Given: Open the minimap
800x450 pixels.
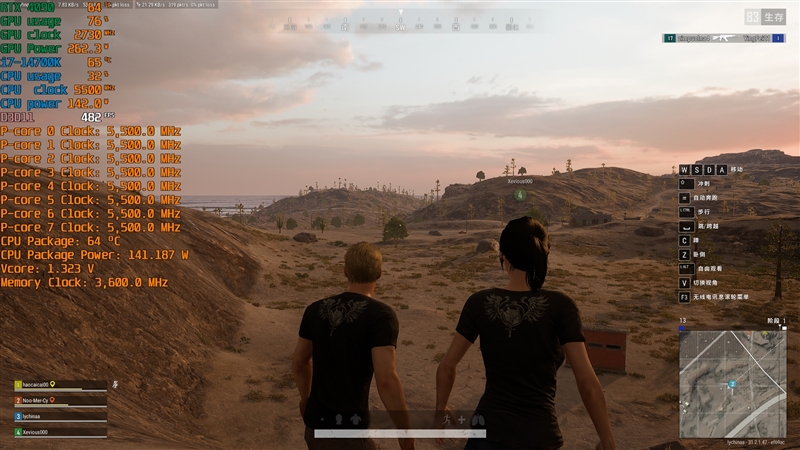Looking at the screenshot, I should tap(732, 383).
